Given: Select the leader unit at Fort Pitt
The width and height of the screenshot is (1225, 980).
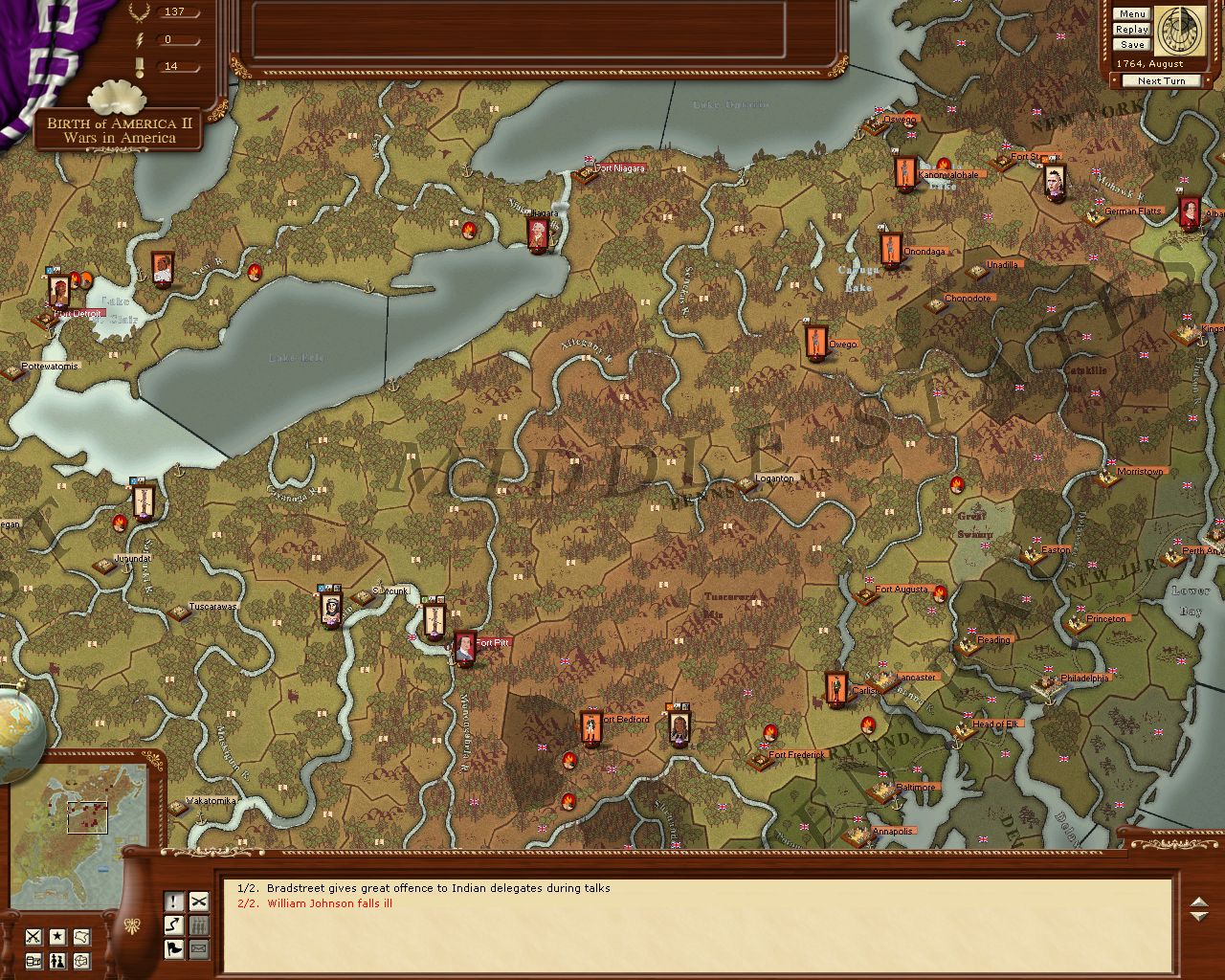Looking at the screenshot, I should click(465, 648).
